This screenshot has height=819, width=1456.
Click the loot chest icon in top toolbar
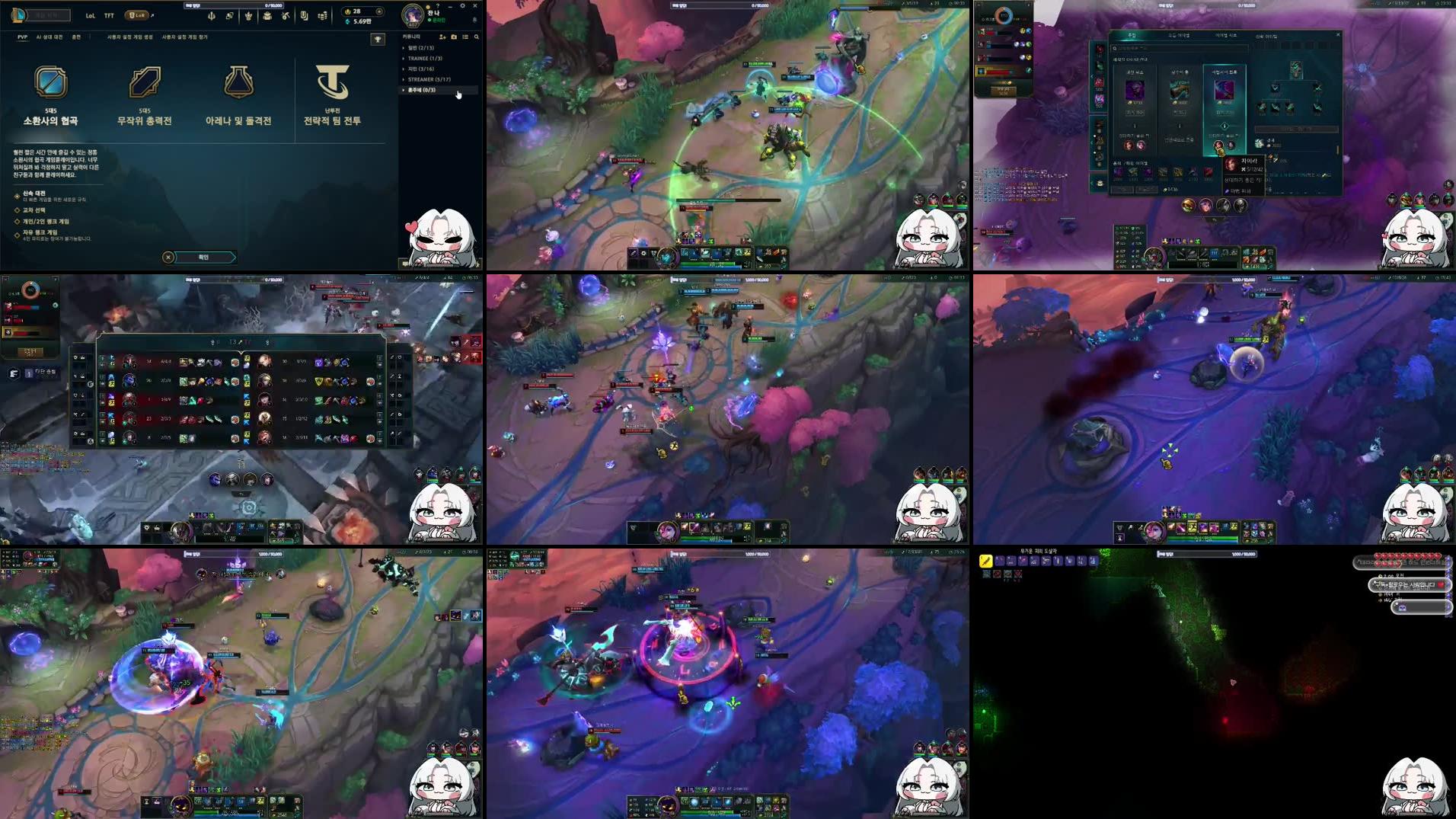coord(267,15)
